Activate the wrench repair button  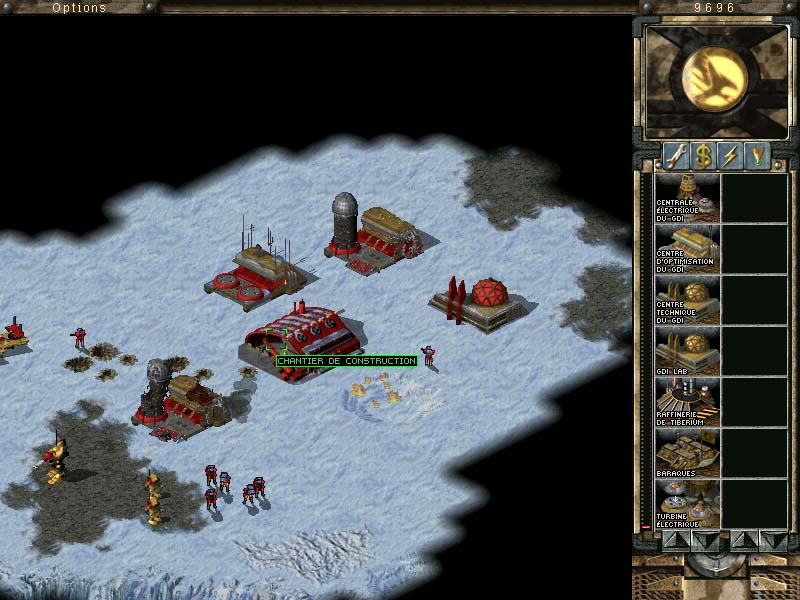(675, 156)
